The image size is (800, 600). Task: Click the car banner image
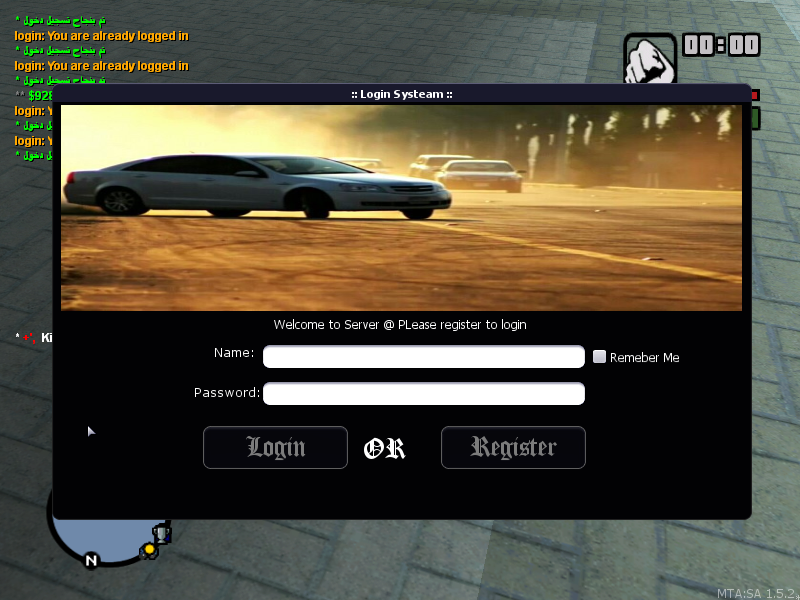click(x=401, y=208)
